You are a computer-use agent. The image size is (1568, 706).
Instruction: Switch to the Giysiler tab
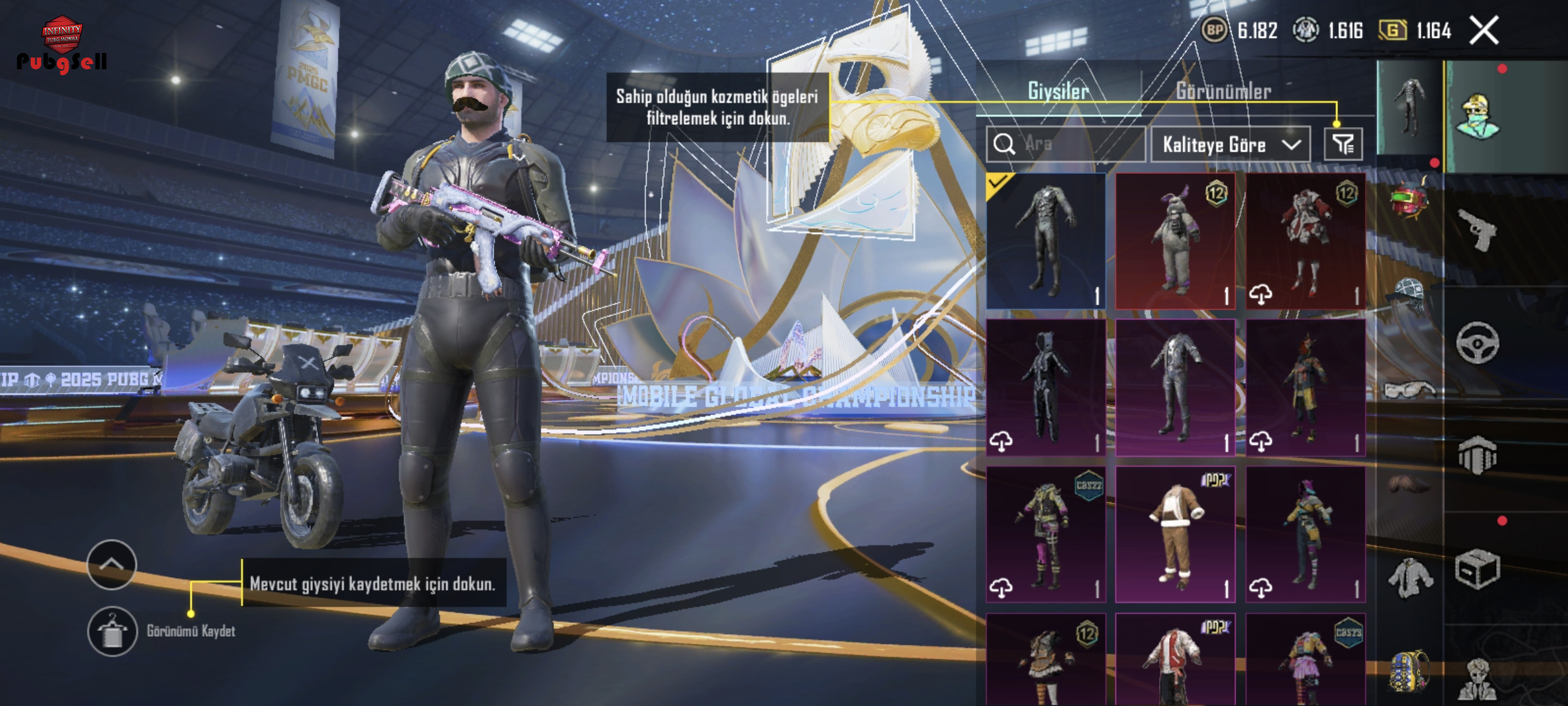[x=1058, y=91]
